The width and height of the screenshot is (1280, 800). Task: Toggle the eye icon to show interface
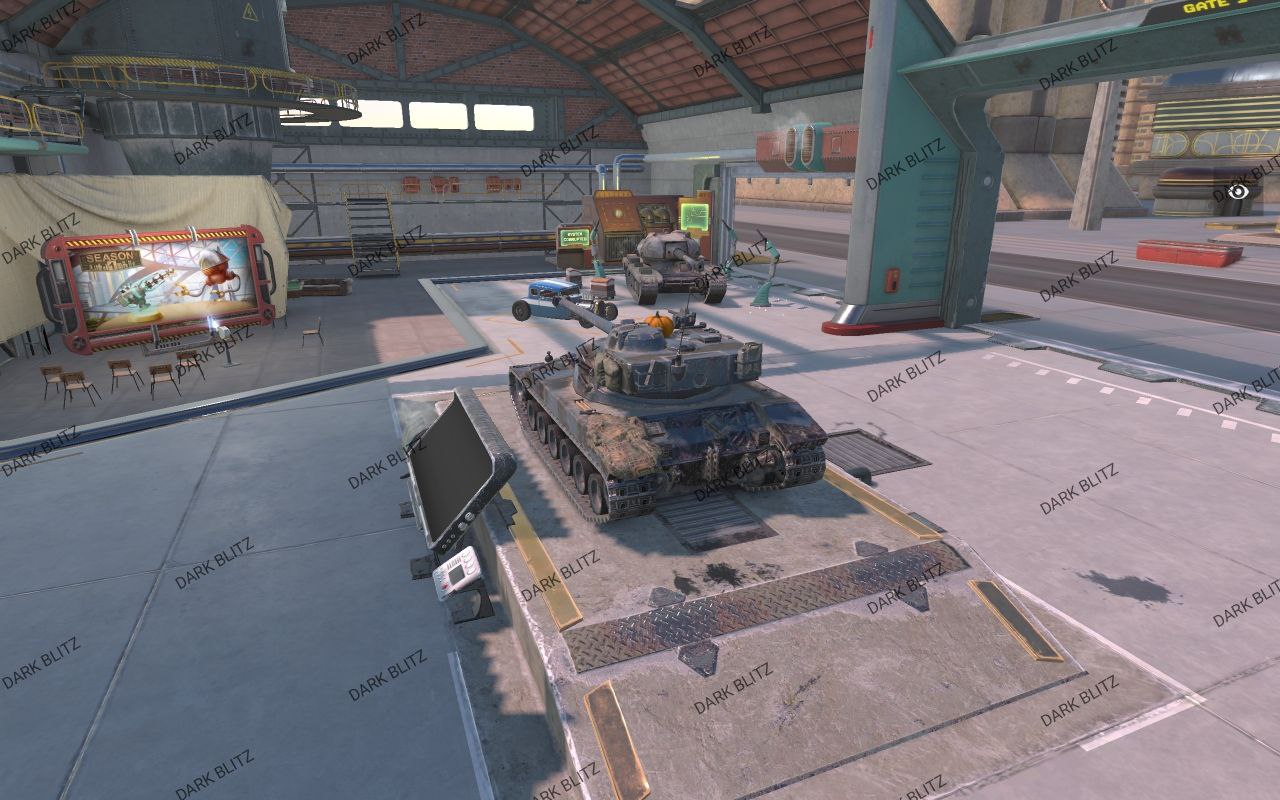pos(1238,191)
